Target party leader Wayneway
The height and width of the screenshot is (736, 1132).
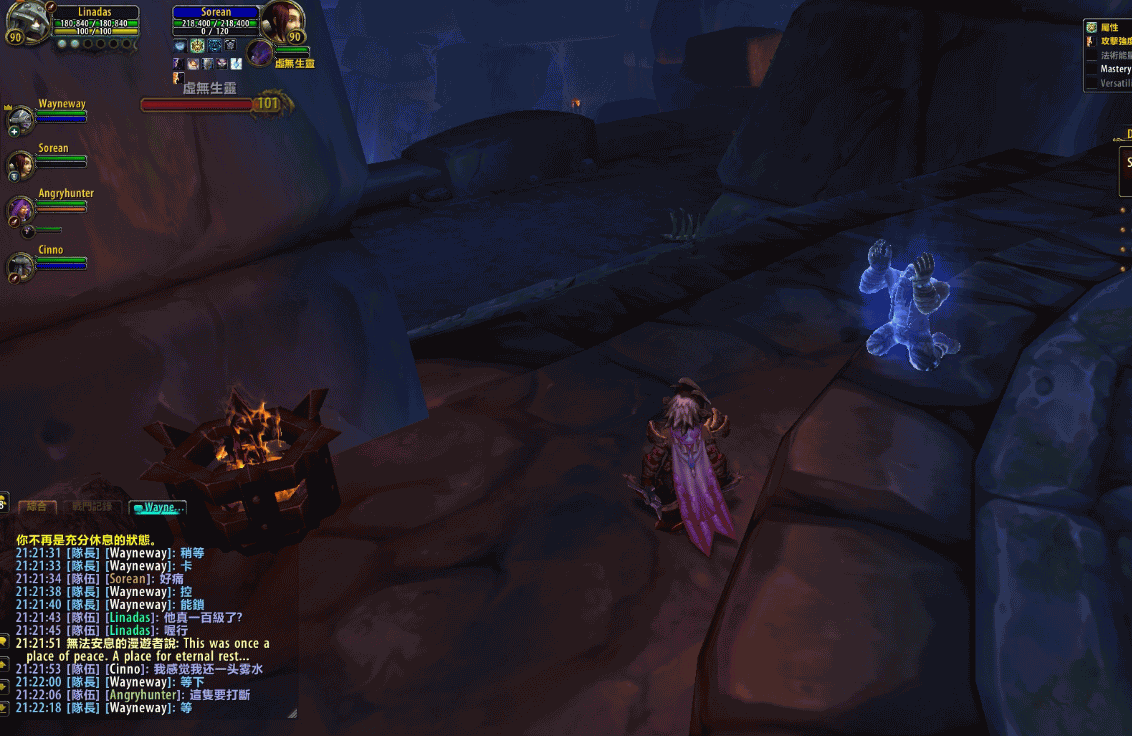point(21,119)
